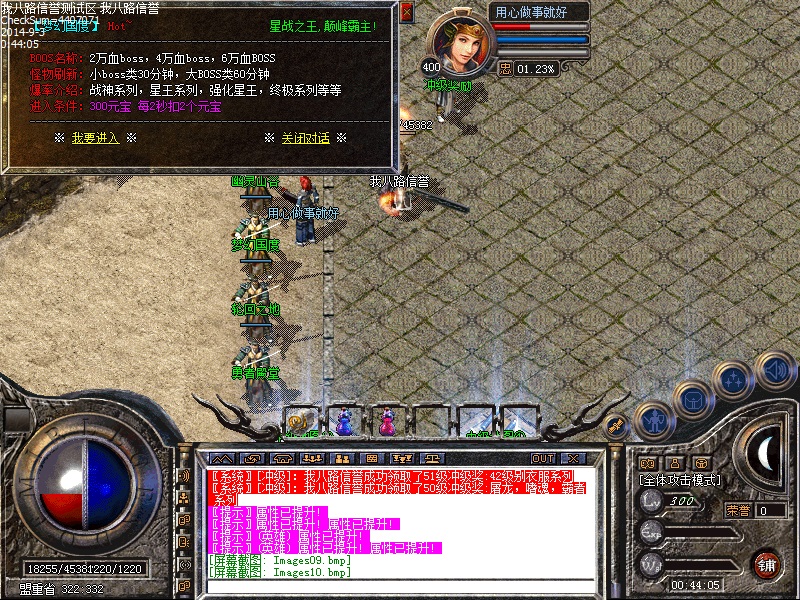
Task: Close the chat toolbar with the X button
Action: coord(573,459)
